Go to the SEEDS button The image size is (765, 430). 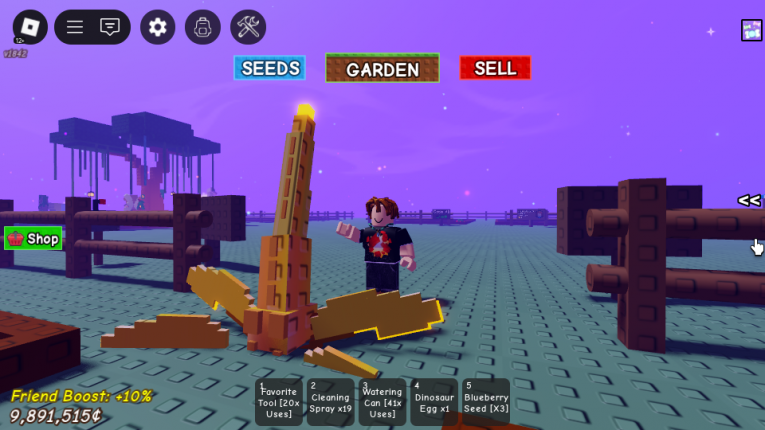click(x=270, y=68)
